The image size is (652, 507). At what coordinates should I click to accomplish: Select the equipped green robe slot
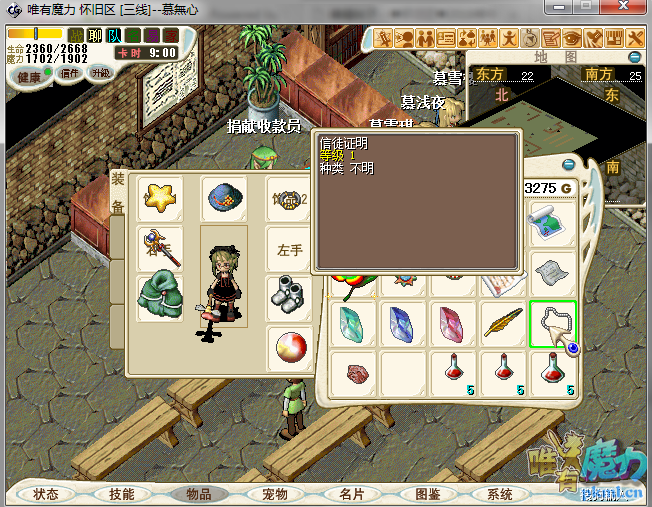159,298
